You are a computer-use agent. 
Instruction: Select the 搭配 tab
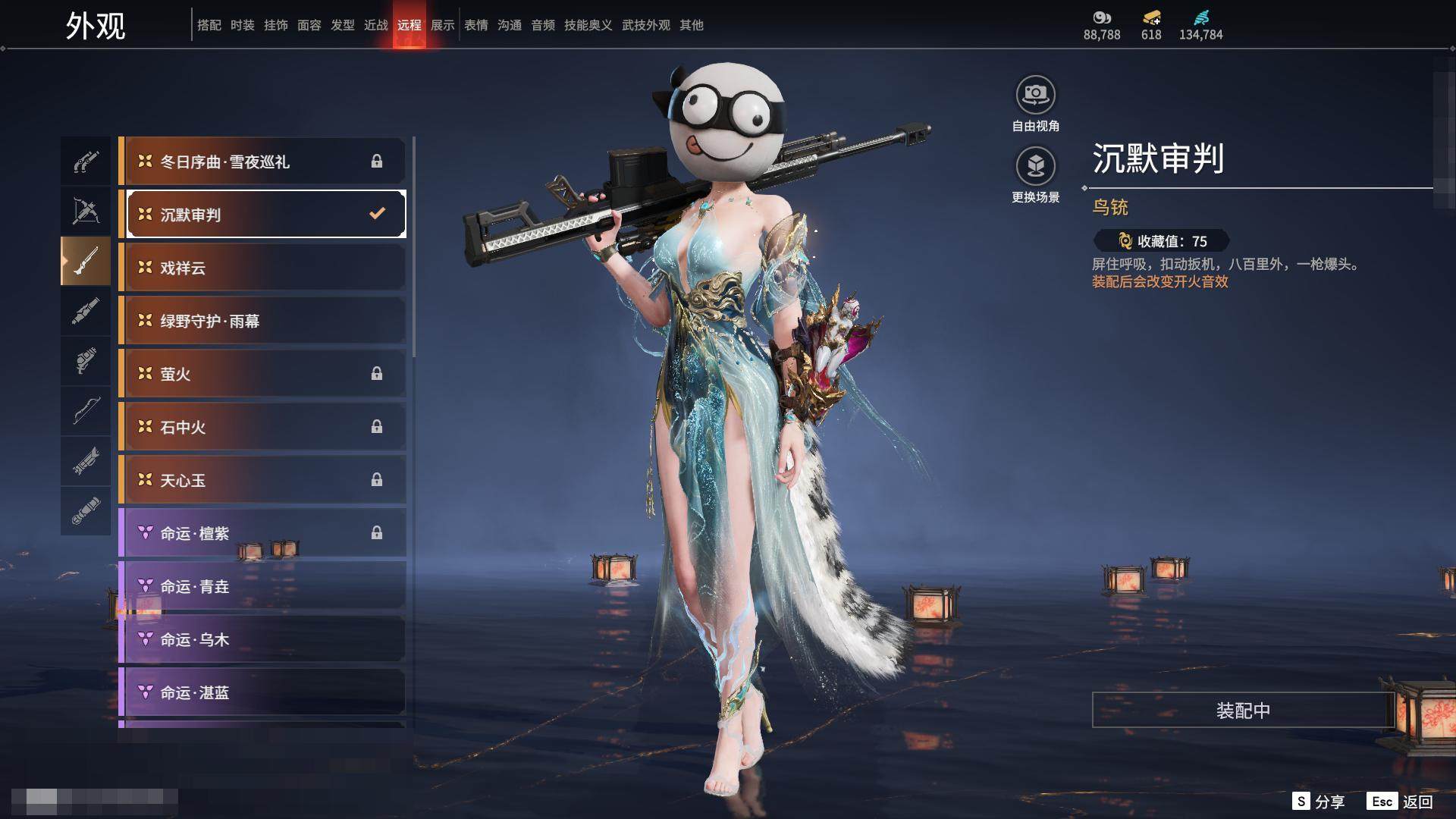coord(209,25)
